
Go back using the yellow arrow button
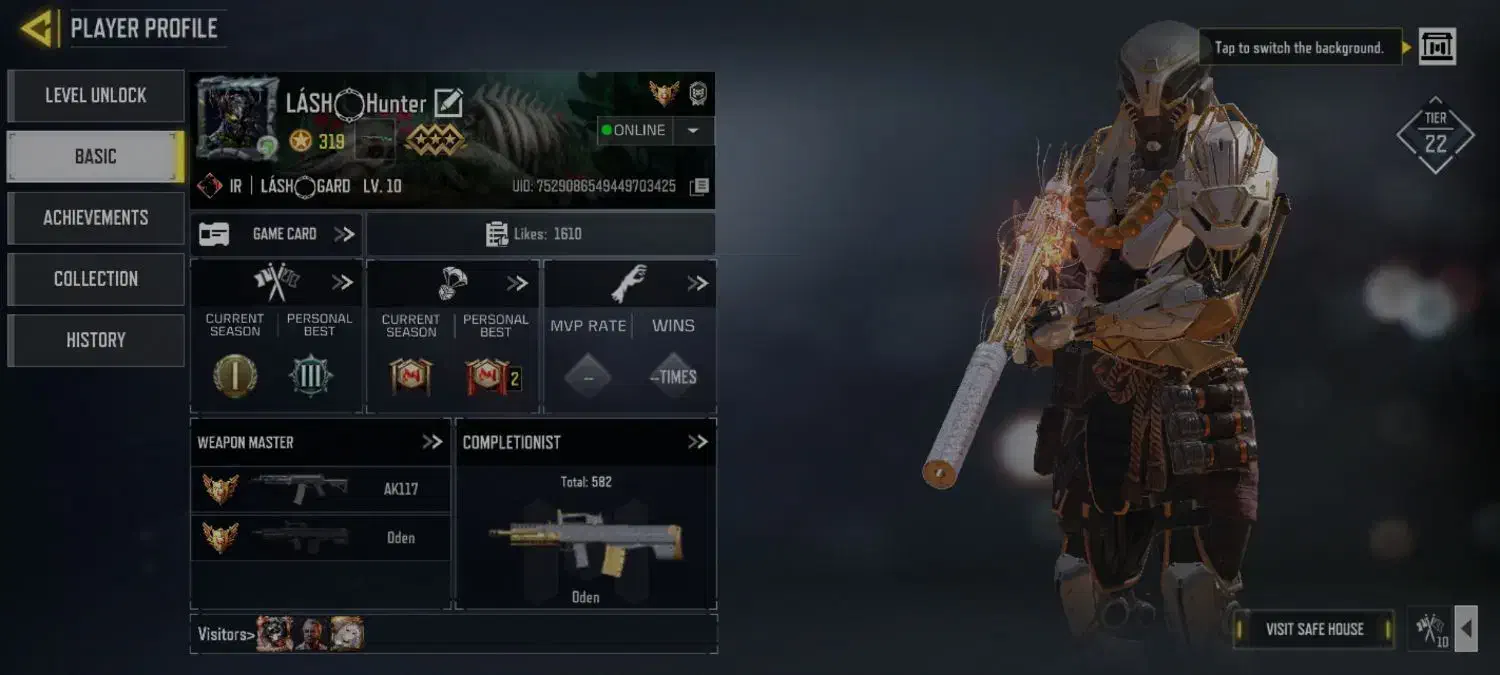tap(36, 28)
